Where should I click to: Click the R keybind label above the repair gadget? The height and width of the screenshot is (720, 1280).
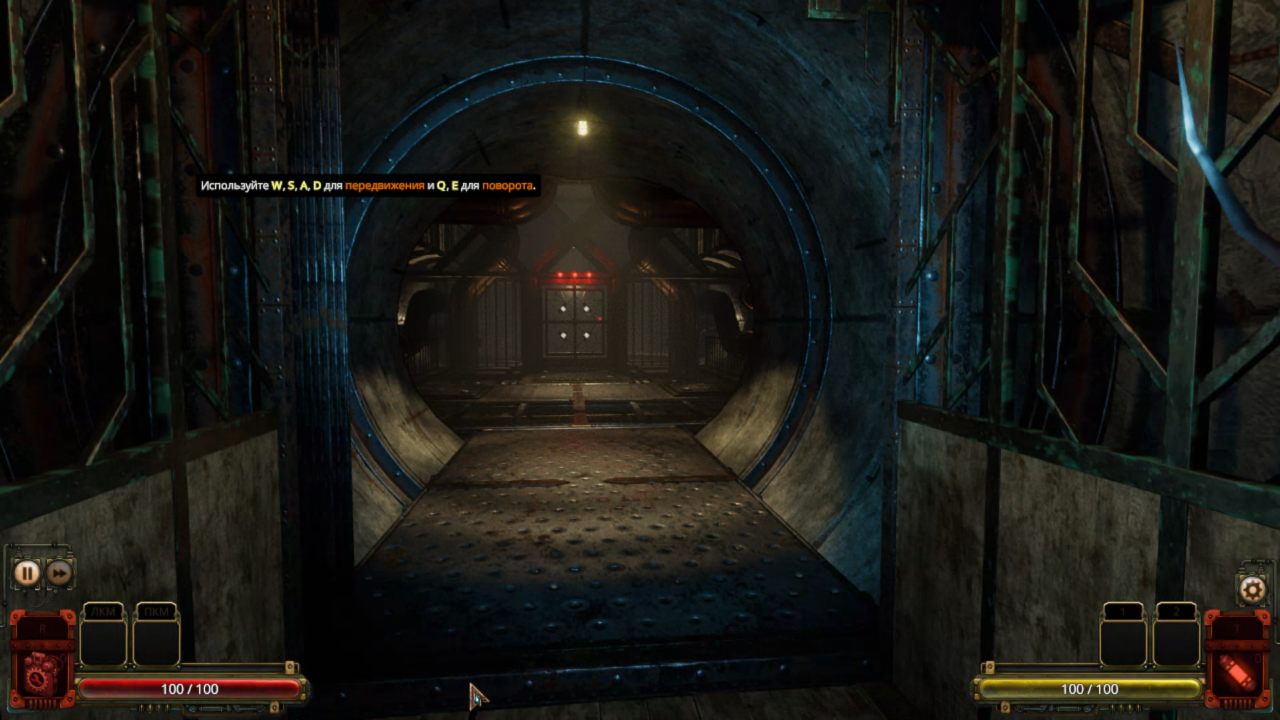(43, 627)
